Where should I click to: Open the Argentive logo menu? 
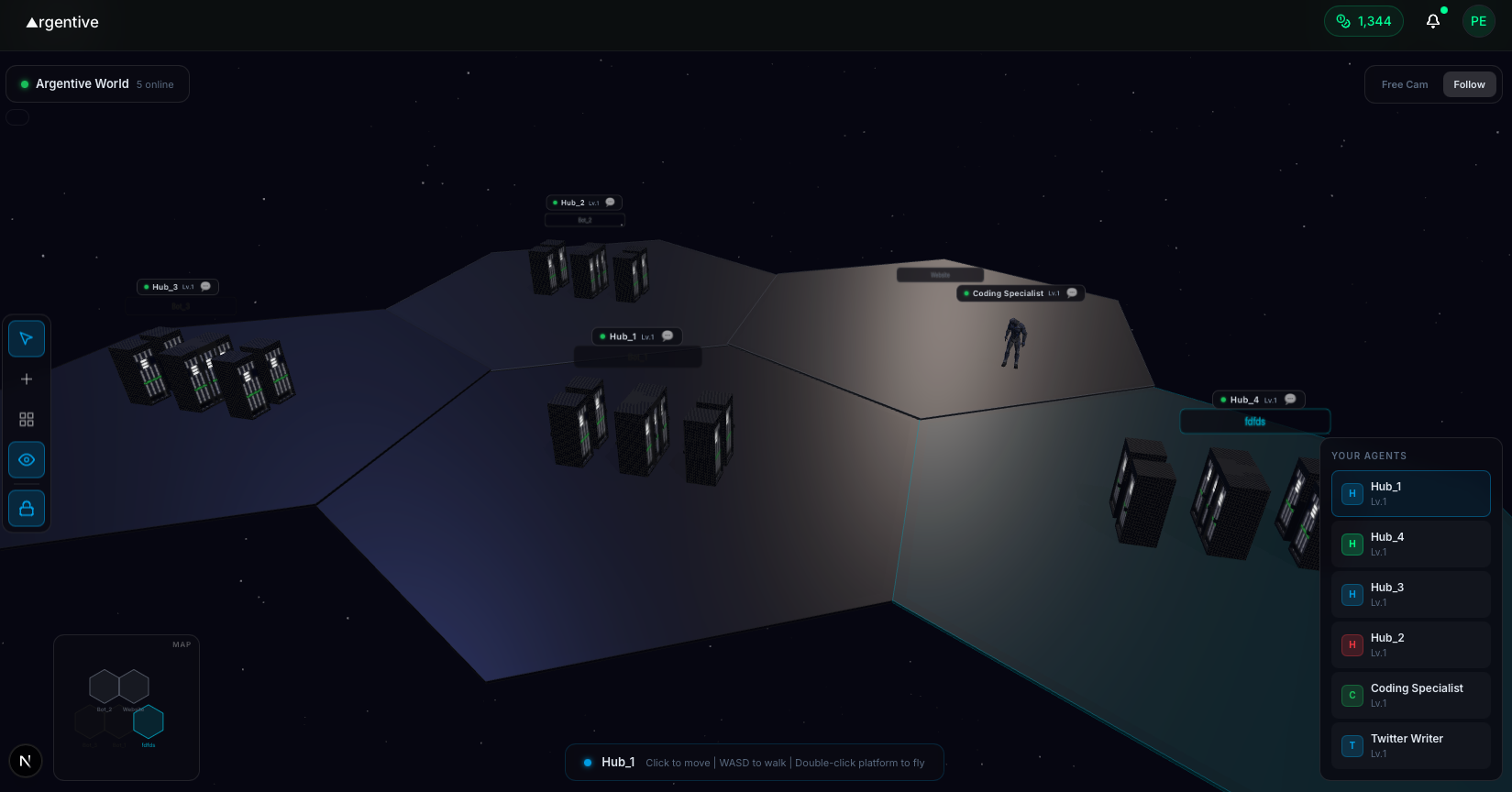click(x=61, y=22)
